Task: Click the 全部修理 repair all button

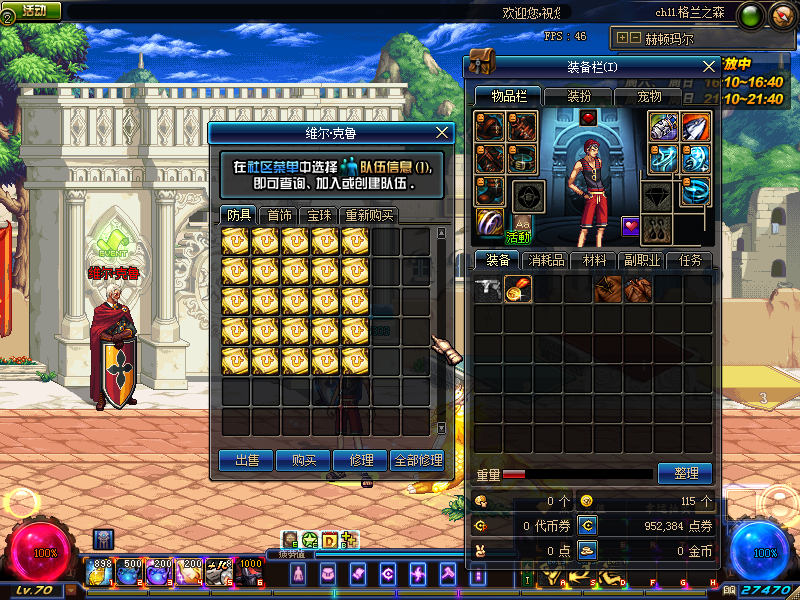Action: (x=418, y=460)
